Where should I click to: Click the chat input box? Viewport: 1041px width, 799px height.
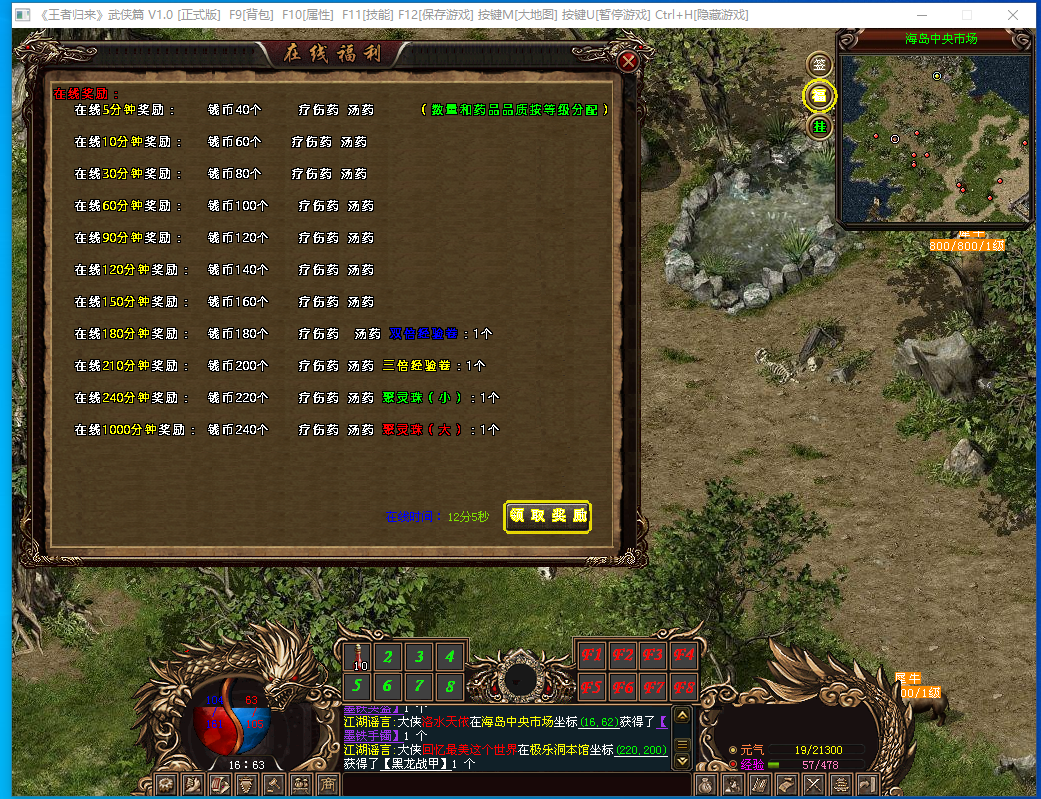[x=500, y=785]
